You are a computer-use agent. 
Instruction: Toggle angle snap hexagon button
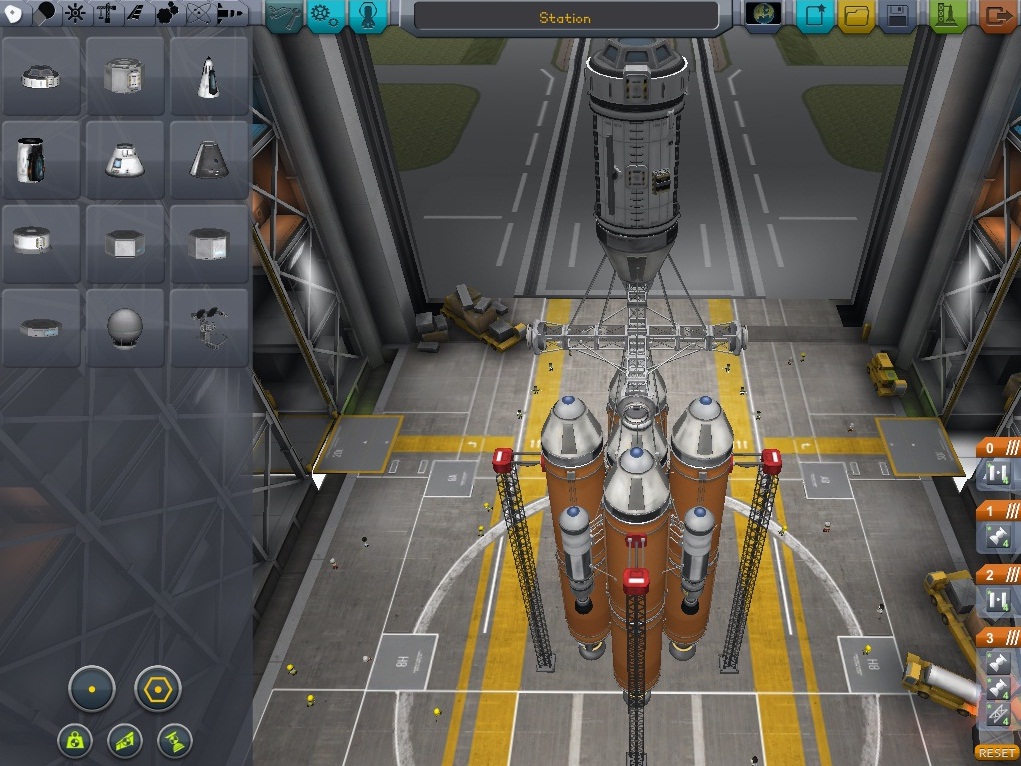[158, 689]
